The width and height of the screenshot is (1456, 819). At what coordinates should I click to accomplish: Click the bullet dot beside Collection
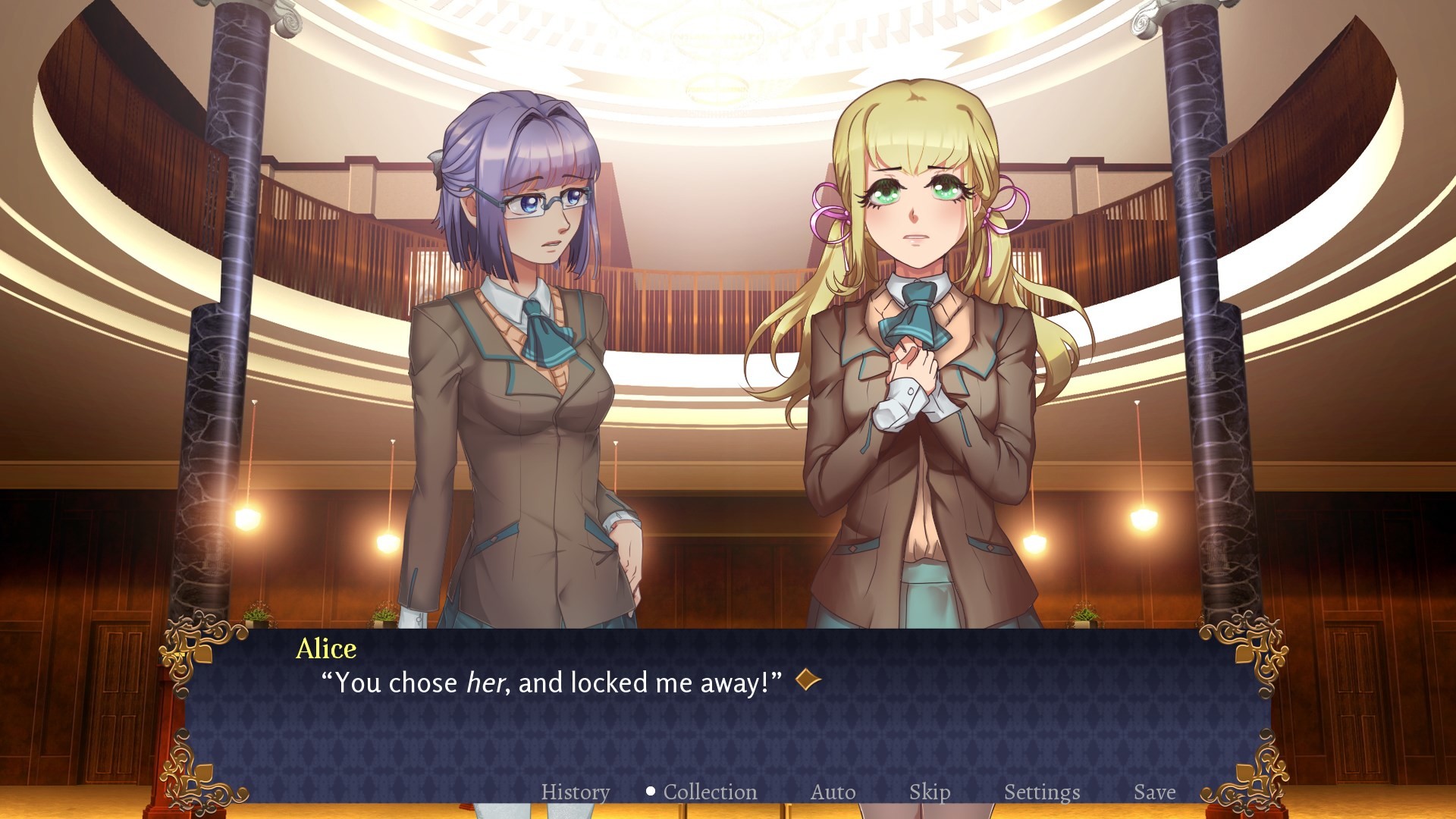coord(650,791)
